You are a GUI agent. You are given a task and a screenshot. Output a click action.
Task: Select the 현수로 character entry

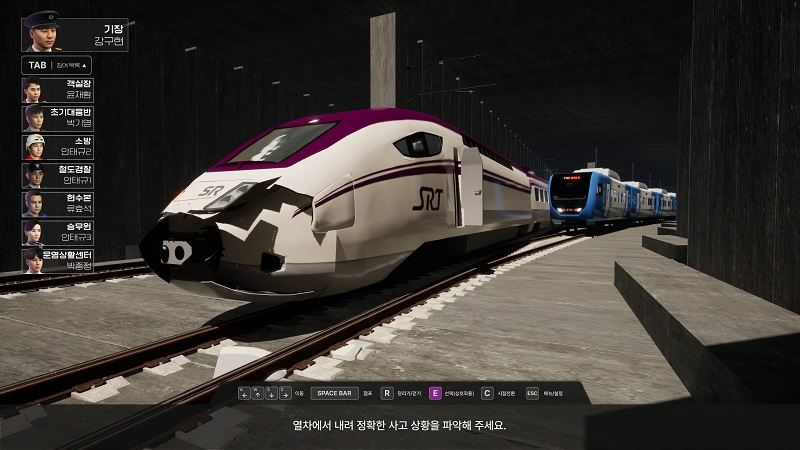point(58,204)
